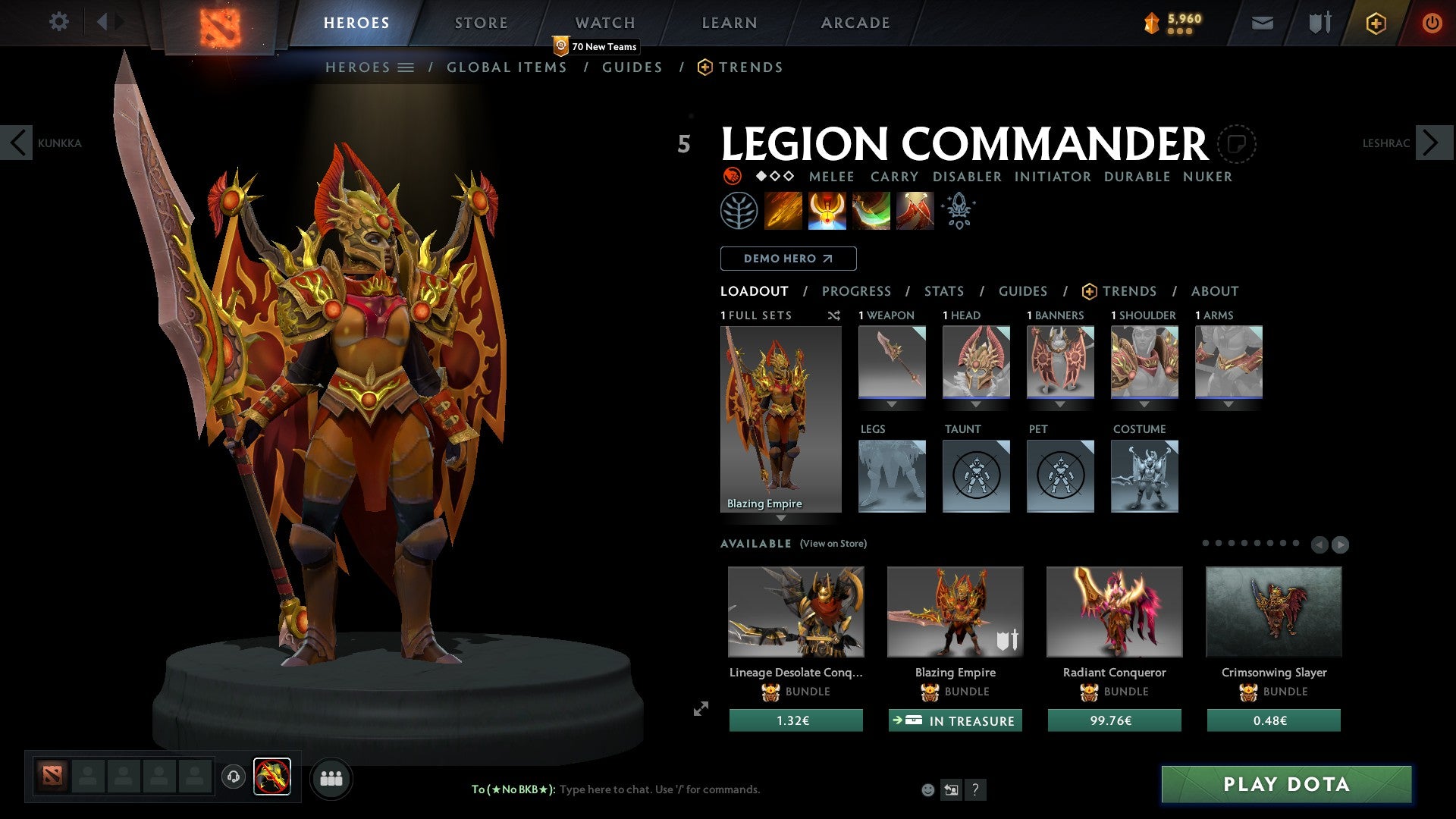Switch to the PROGRESS tab
1456x819 pixels.
(x=857, y=291)
